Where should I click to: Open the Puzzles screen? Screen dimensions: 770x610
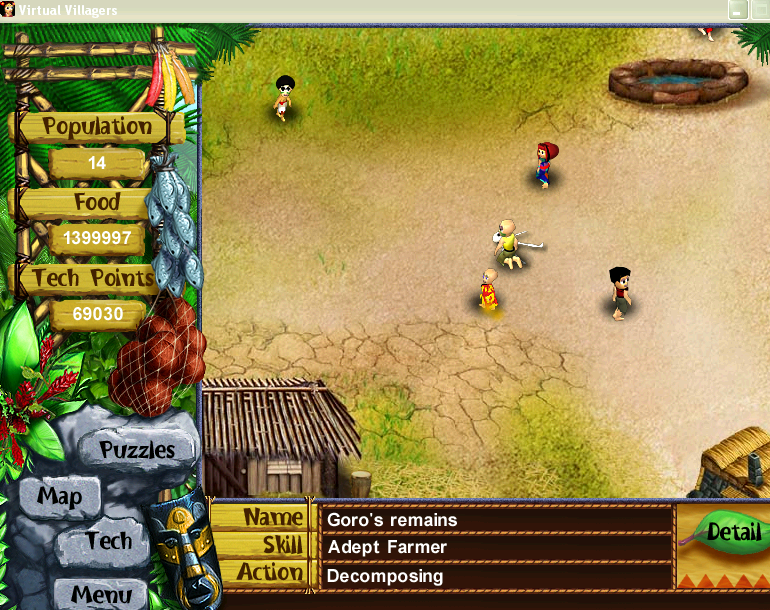coord(136,450)
